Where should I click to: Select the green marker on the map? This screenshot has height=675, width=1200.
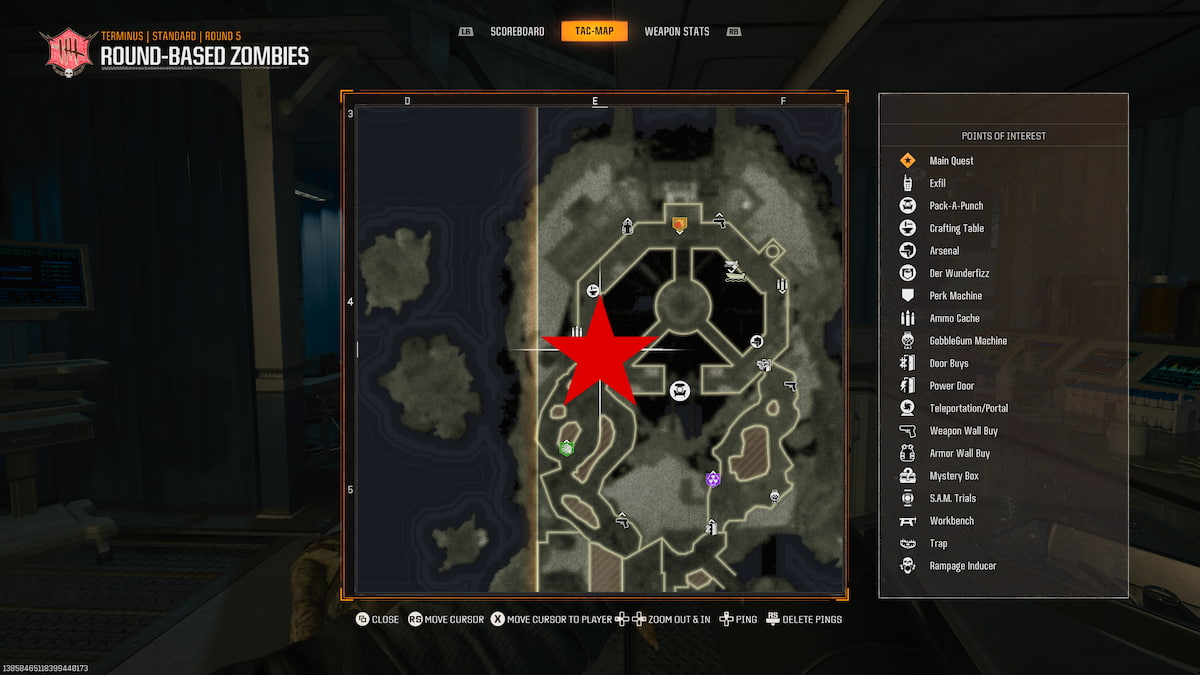pyautogui.click(x=567, y=447)
